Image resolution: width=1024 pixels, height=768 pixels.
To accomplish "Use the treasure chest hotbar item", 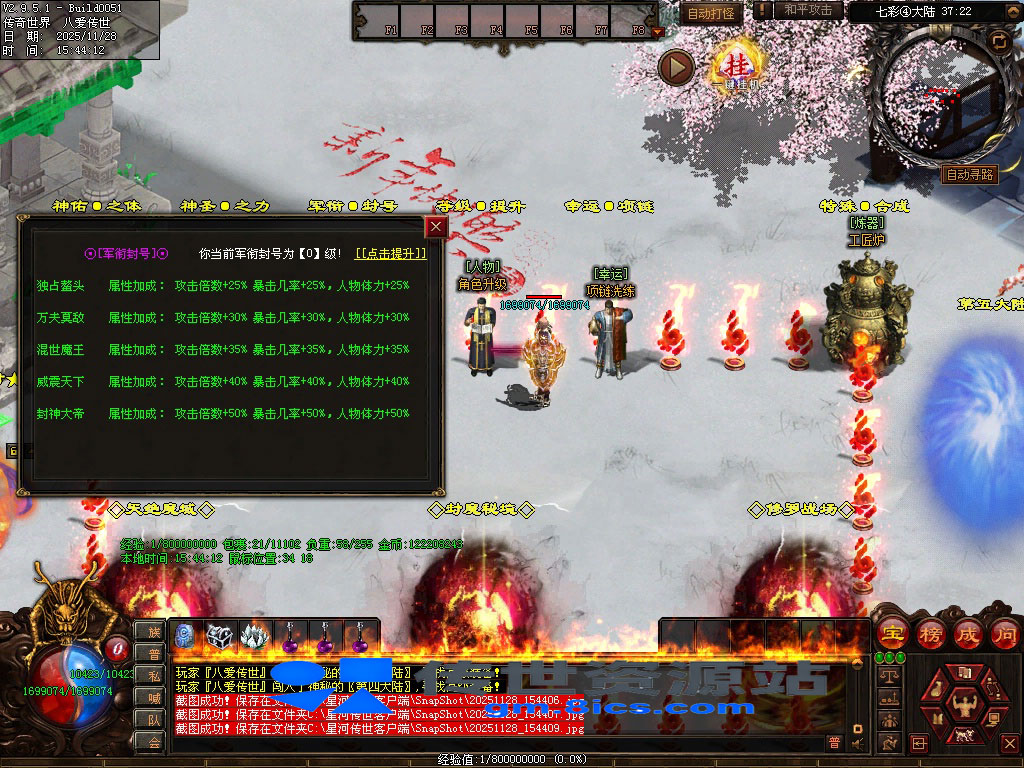I will 220,636.
